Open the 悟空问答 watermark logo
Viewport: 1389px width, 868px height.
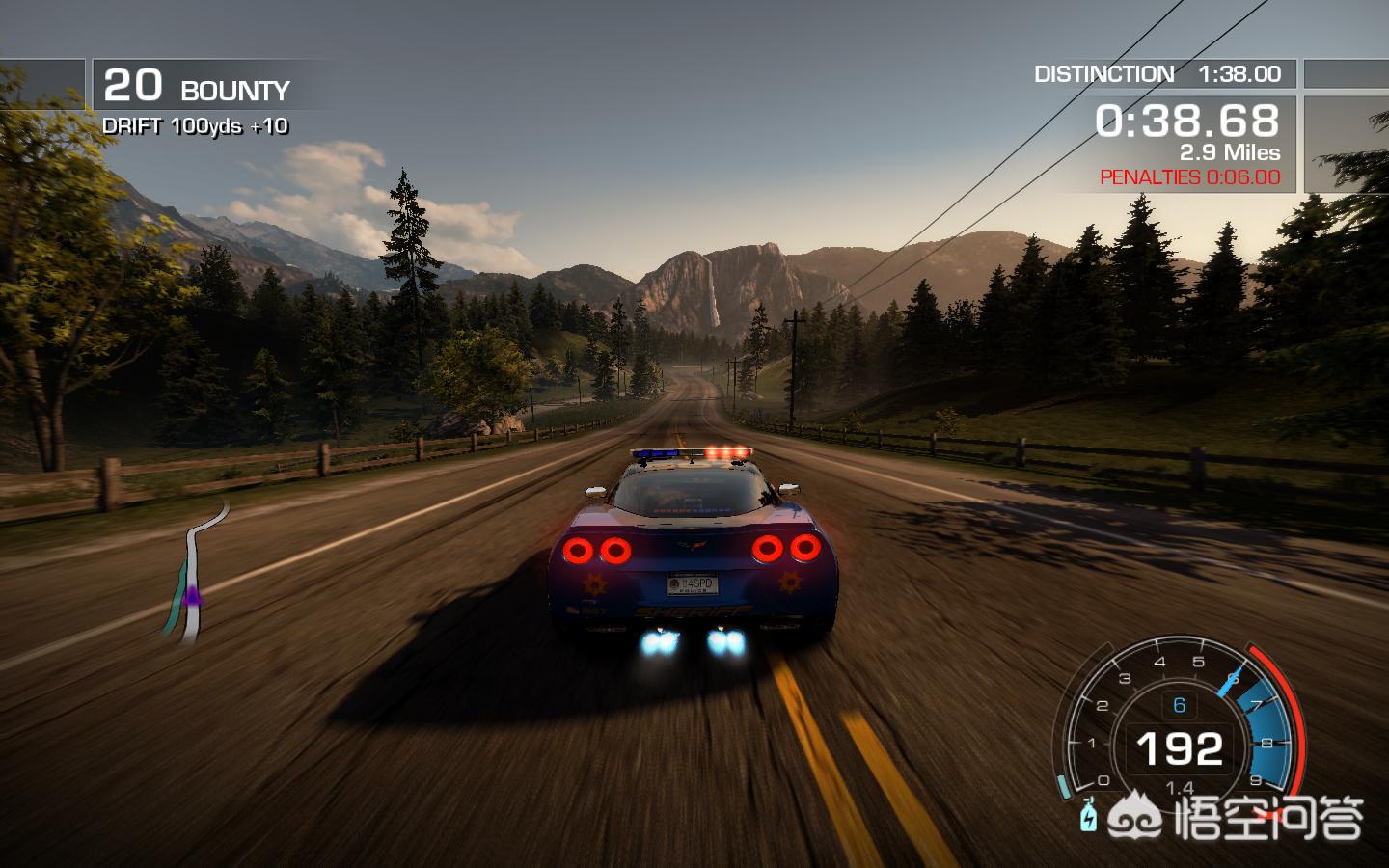coord(1237,818)
